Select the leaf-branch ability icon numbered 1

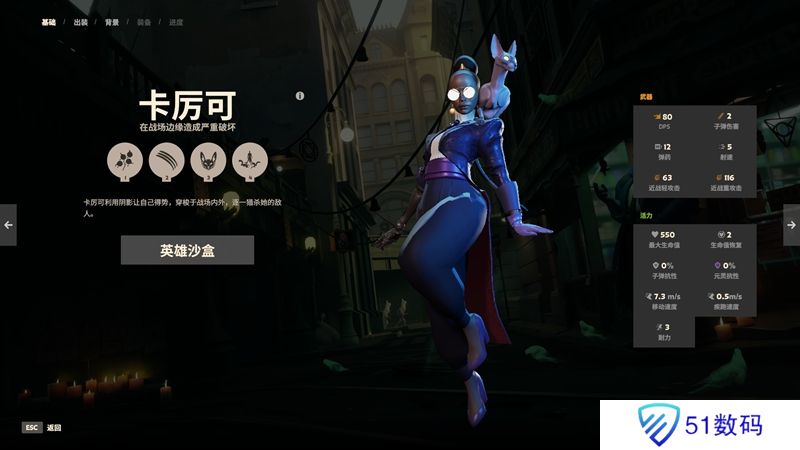[x=124, y=160]
